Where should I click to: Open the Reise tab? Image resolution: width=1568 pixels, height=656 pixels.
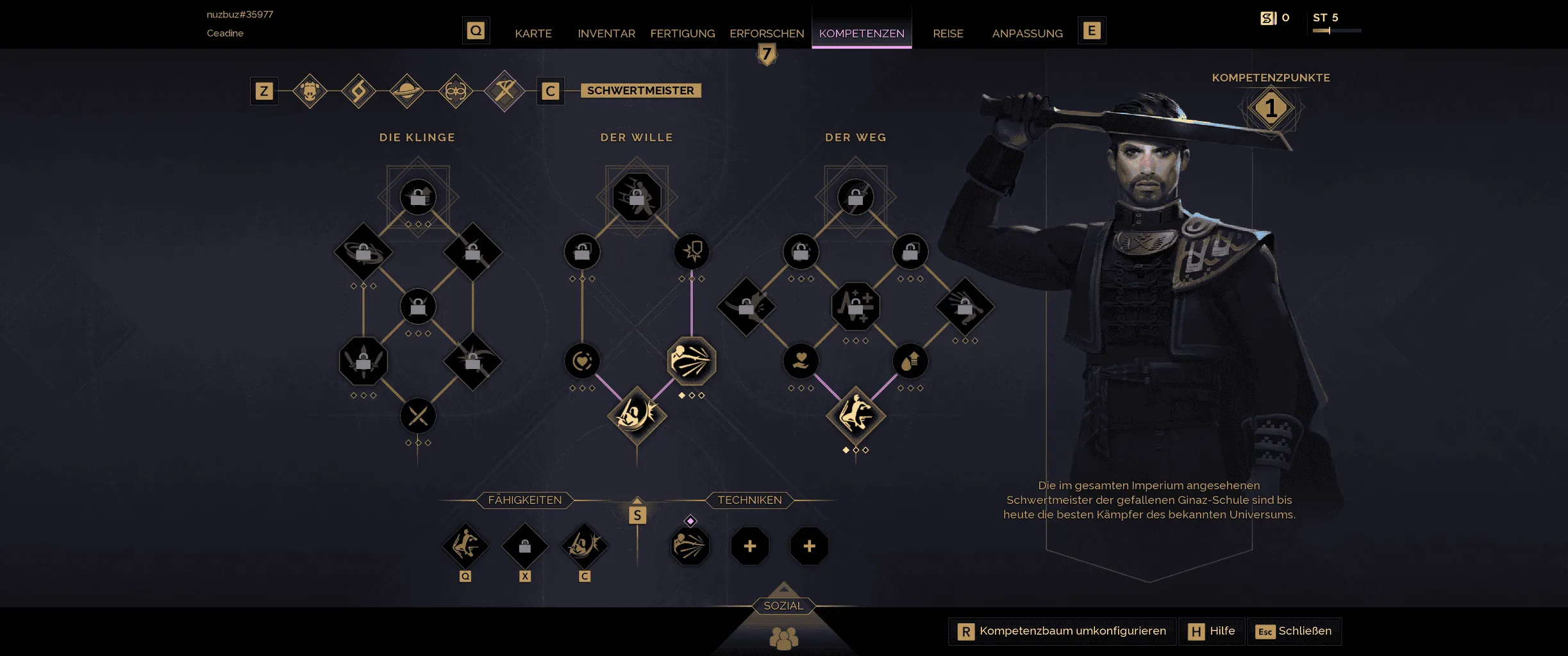click(x=947, y=33)
